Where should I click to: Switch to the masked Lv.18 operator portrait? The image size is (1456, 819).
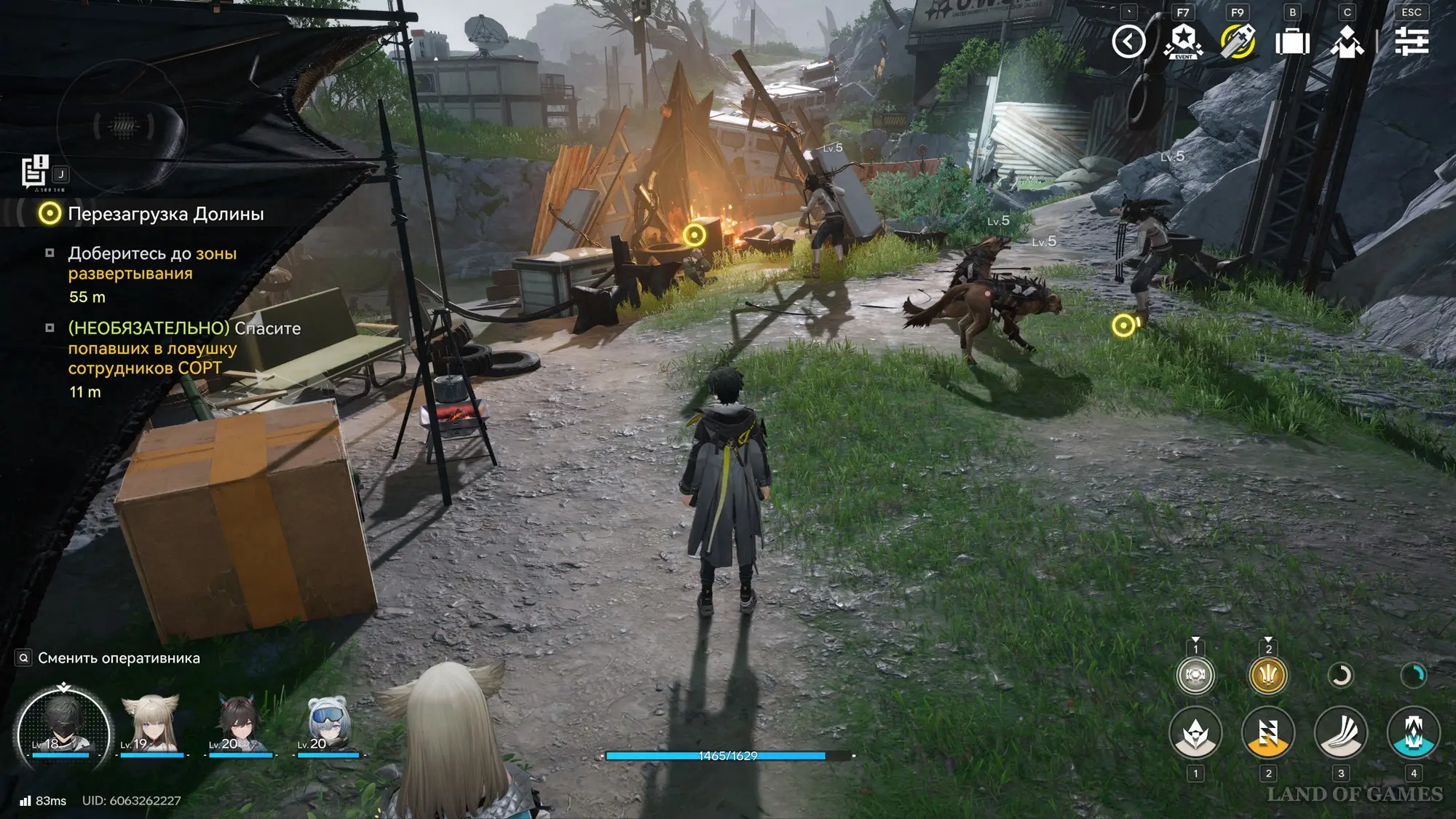pyautogui.click(x=63, y=728)
